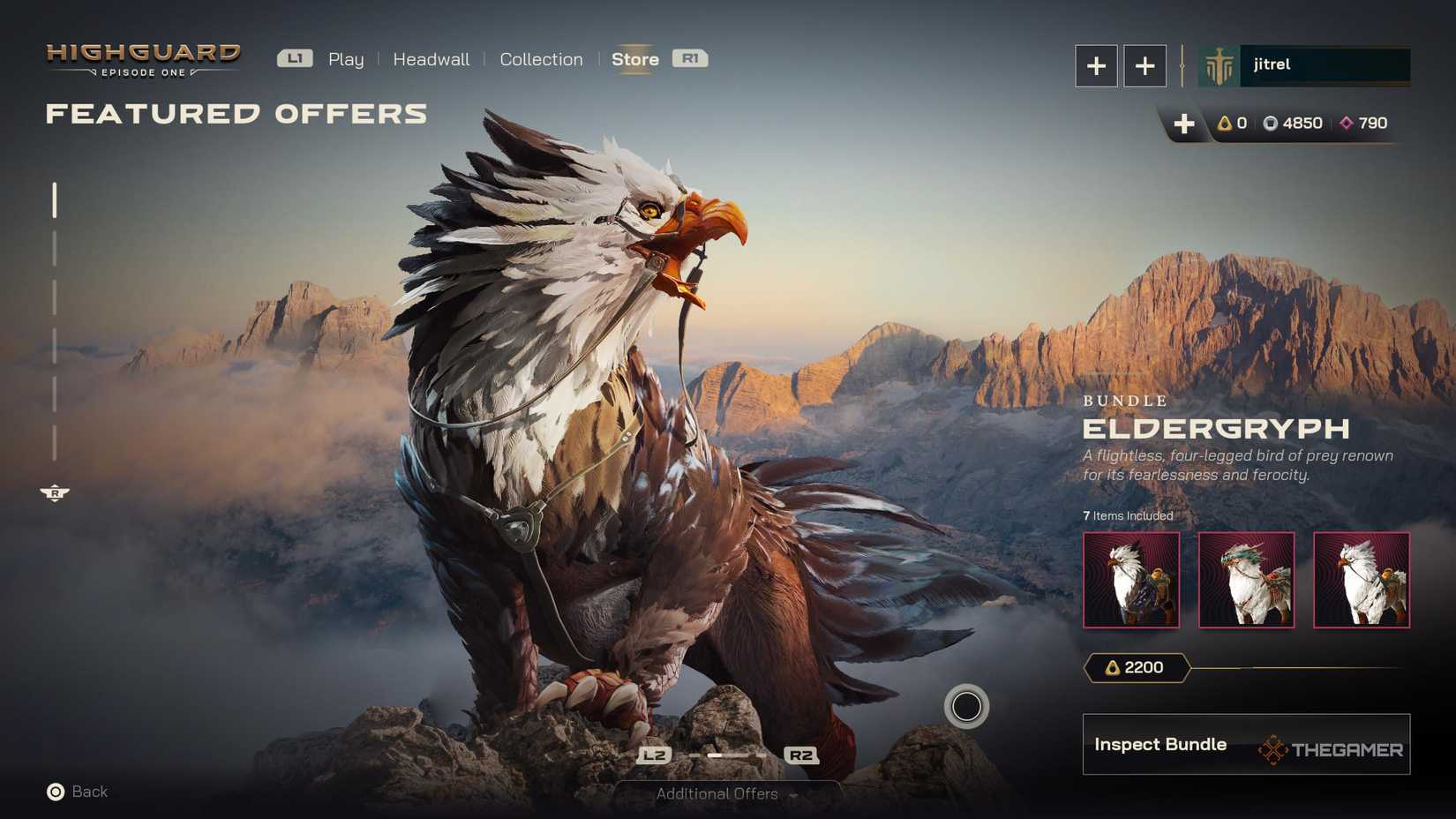1456x819 pixels.
Task: Click the Inspect Bundle button
Action: tap(1160, 744)
